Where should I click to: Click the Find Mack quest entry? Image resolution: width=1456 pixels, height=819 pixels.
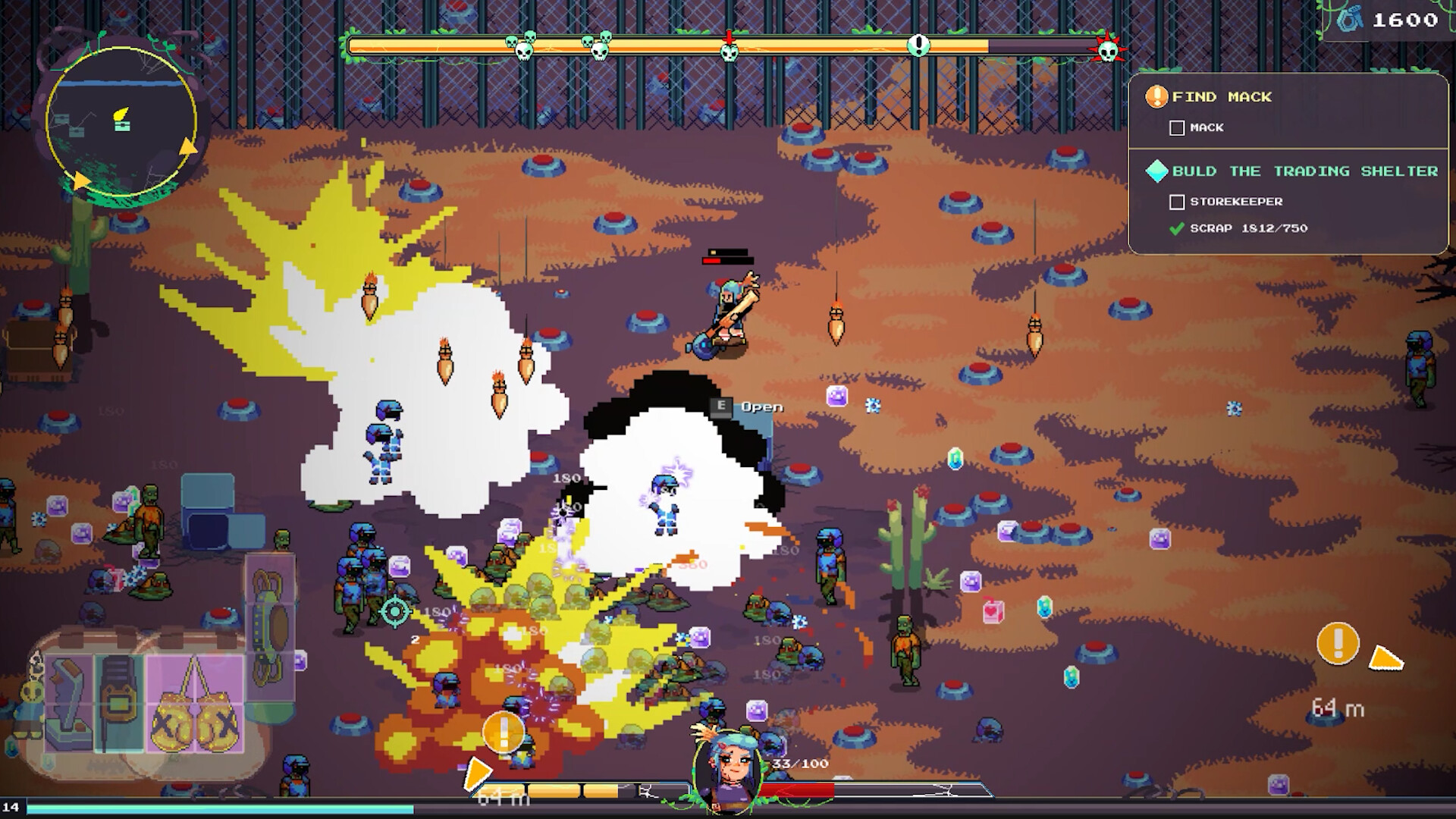tap(1221, 97)
